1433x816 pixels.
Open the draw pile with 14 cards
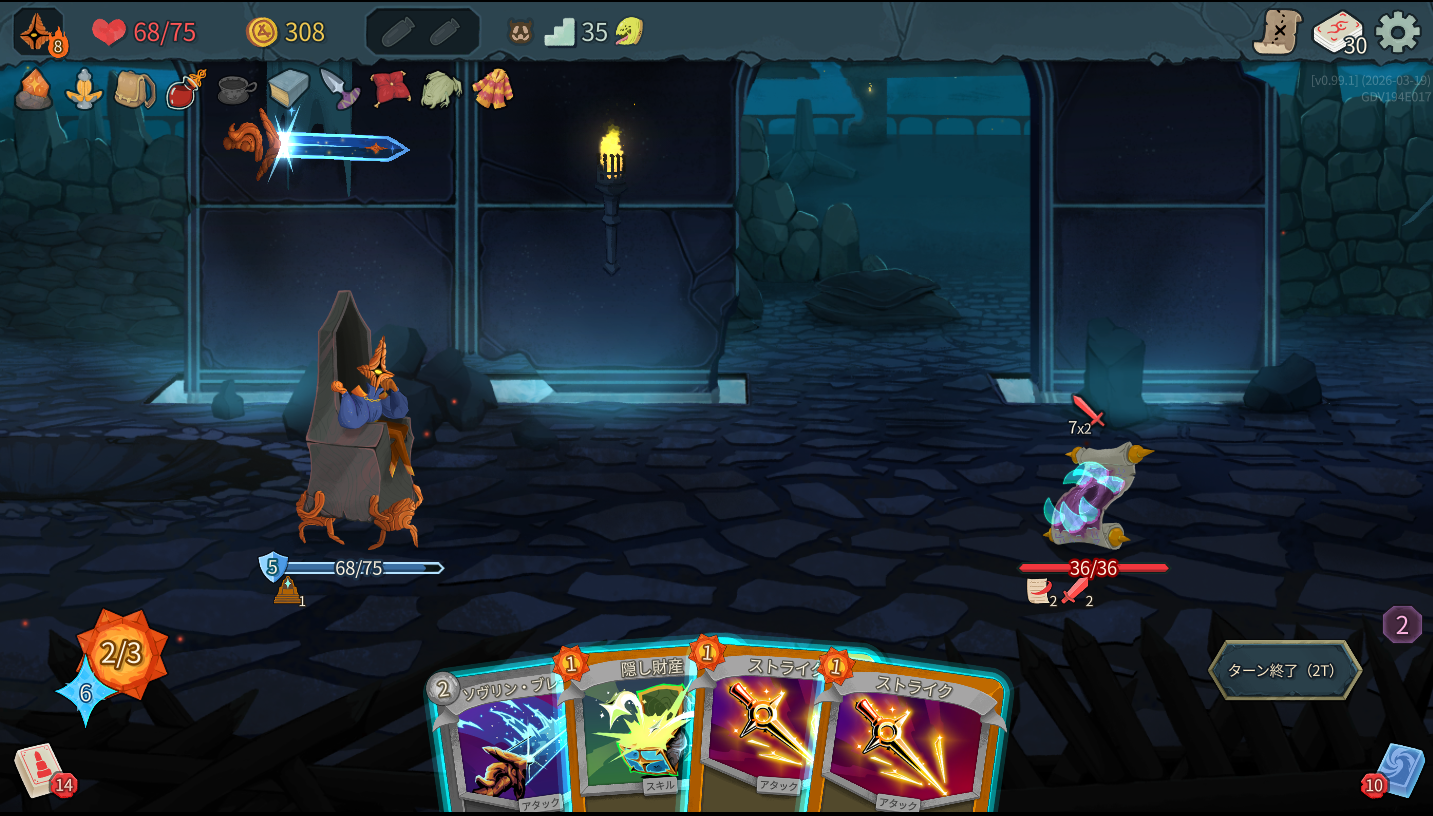pyautogui.click(x=40, y=770)
